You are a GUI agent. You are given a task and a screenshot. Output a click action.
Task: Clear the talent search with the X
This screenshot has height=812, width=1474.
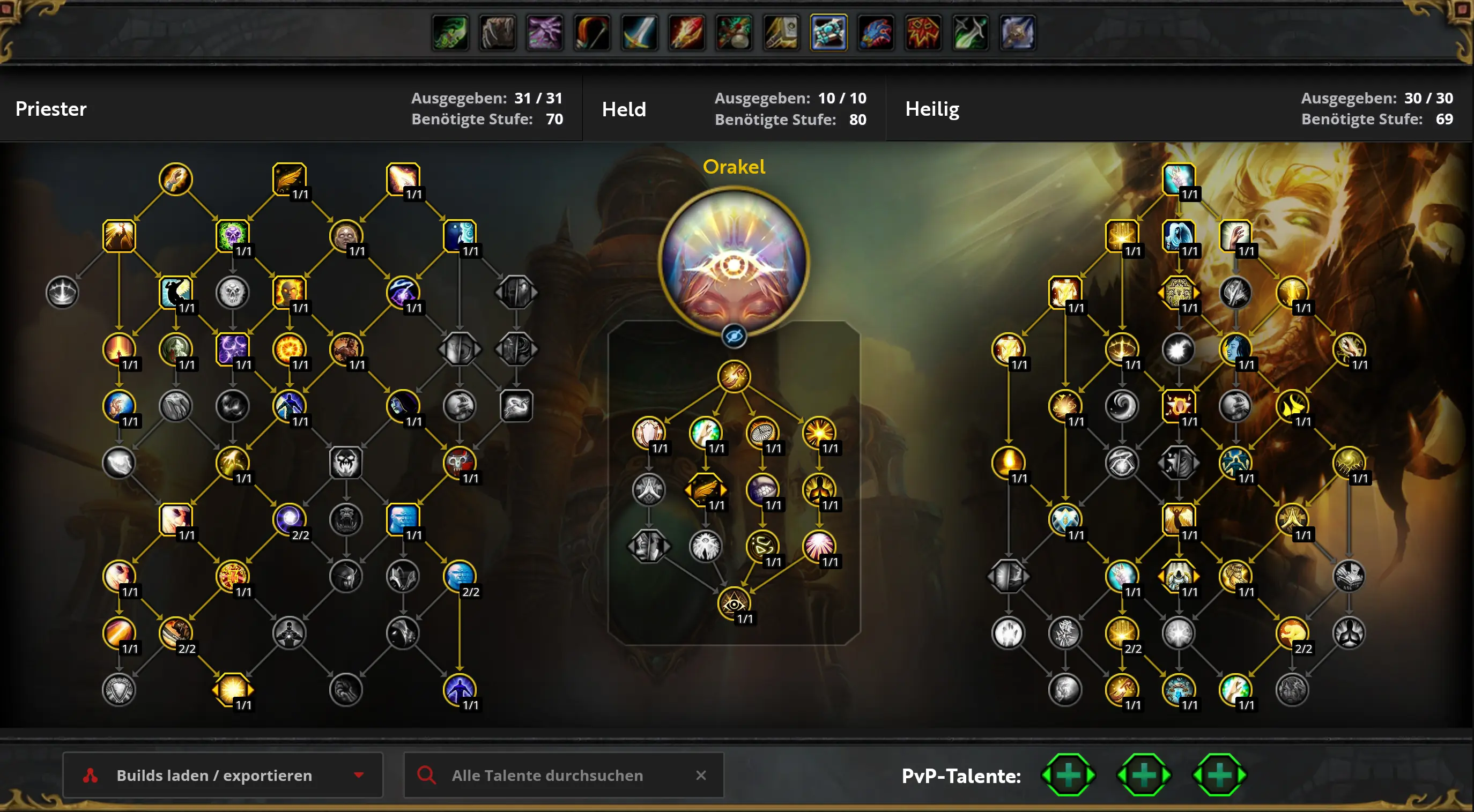[701, 775]
